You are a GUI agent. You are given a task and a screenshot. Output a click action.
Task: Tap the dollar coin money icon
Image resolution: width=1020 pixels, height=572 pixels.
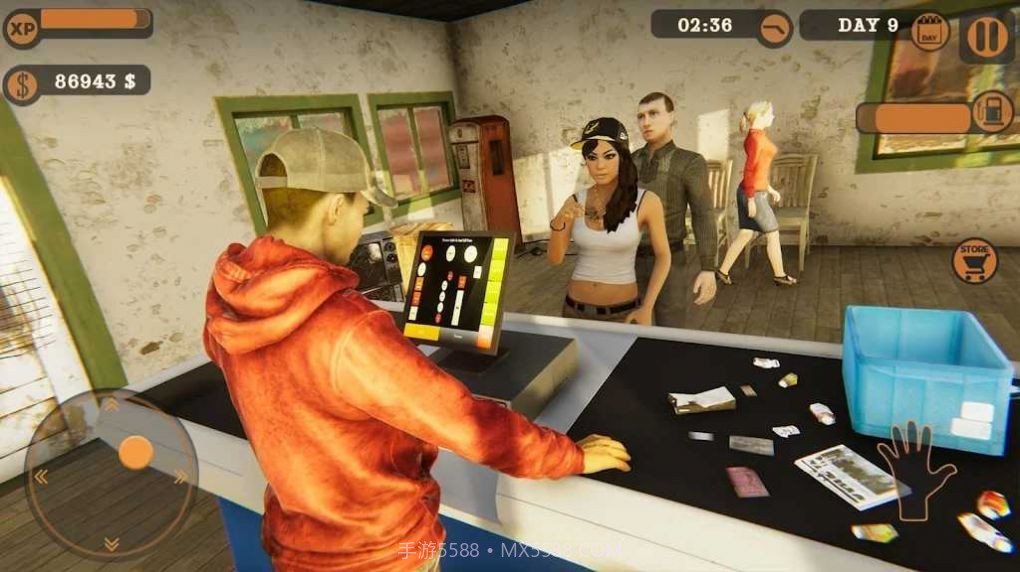click(x=22, y=84)
